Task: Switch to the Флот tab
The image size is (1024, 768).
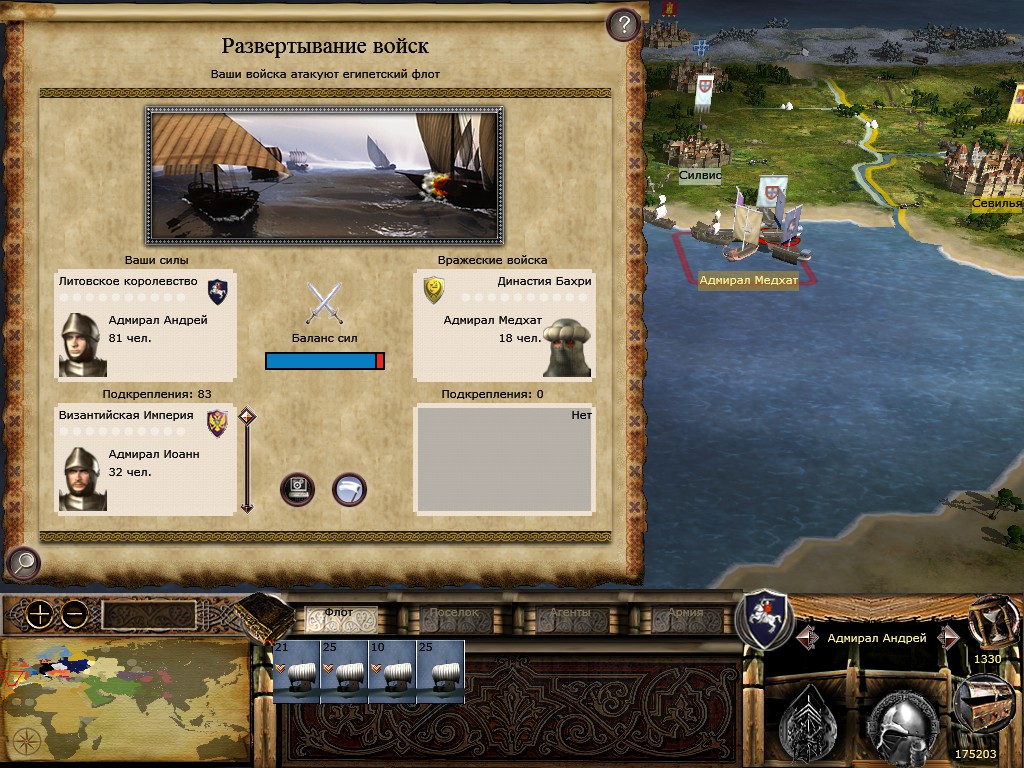Action: coord(340,614)
